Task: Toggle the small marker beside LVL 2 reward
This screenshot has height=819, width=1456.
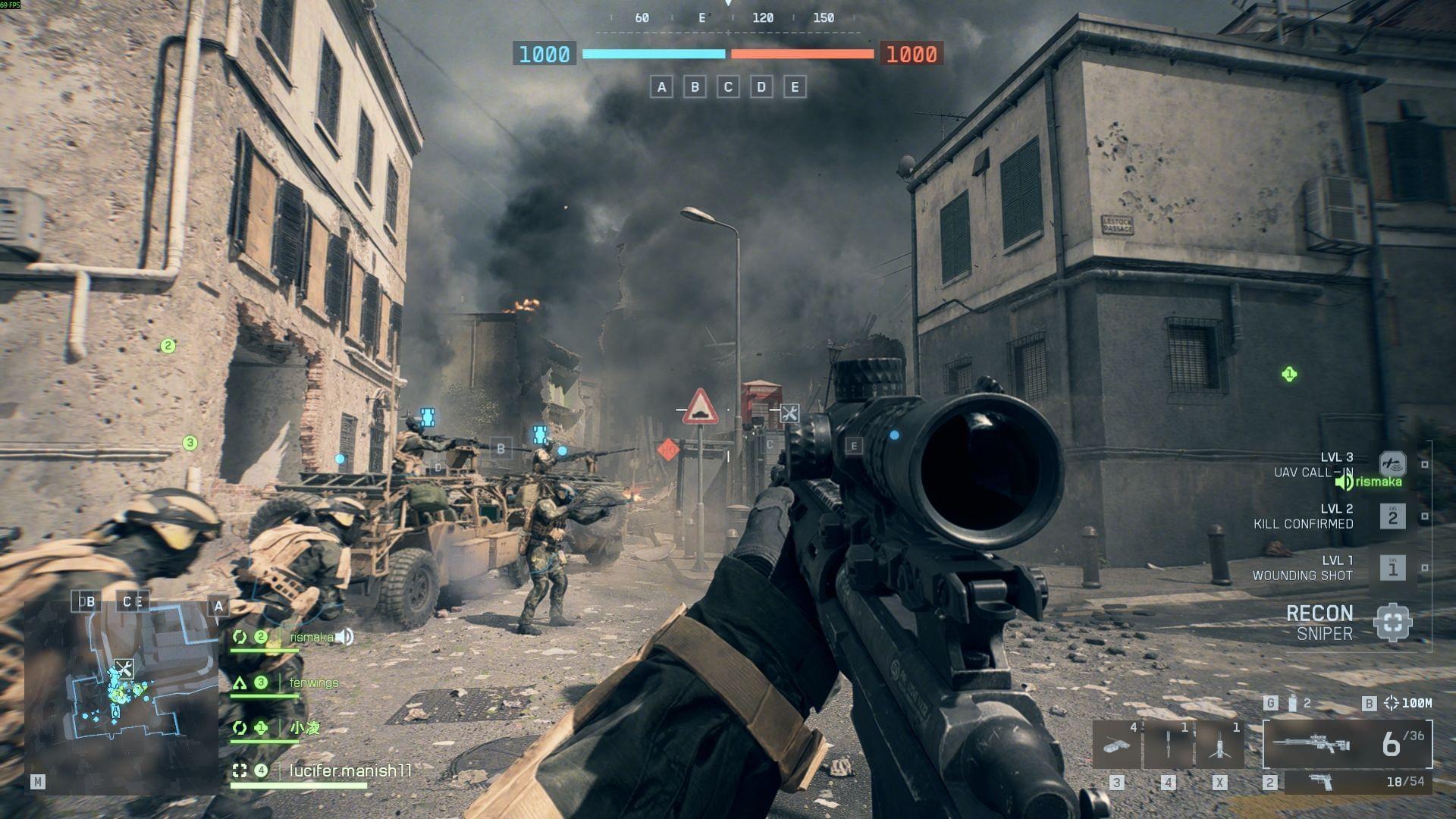Action: (1424, 517)
